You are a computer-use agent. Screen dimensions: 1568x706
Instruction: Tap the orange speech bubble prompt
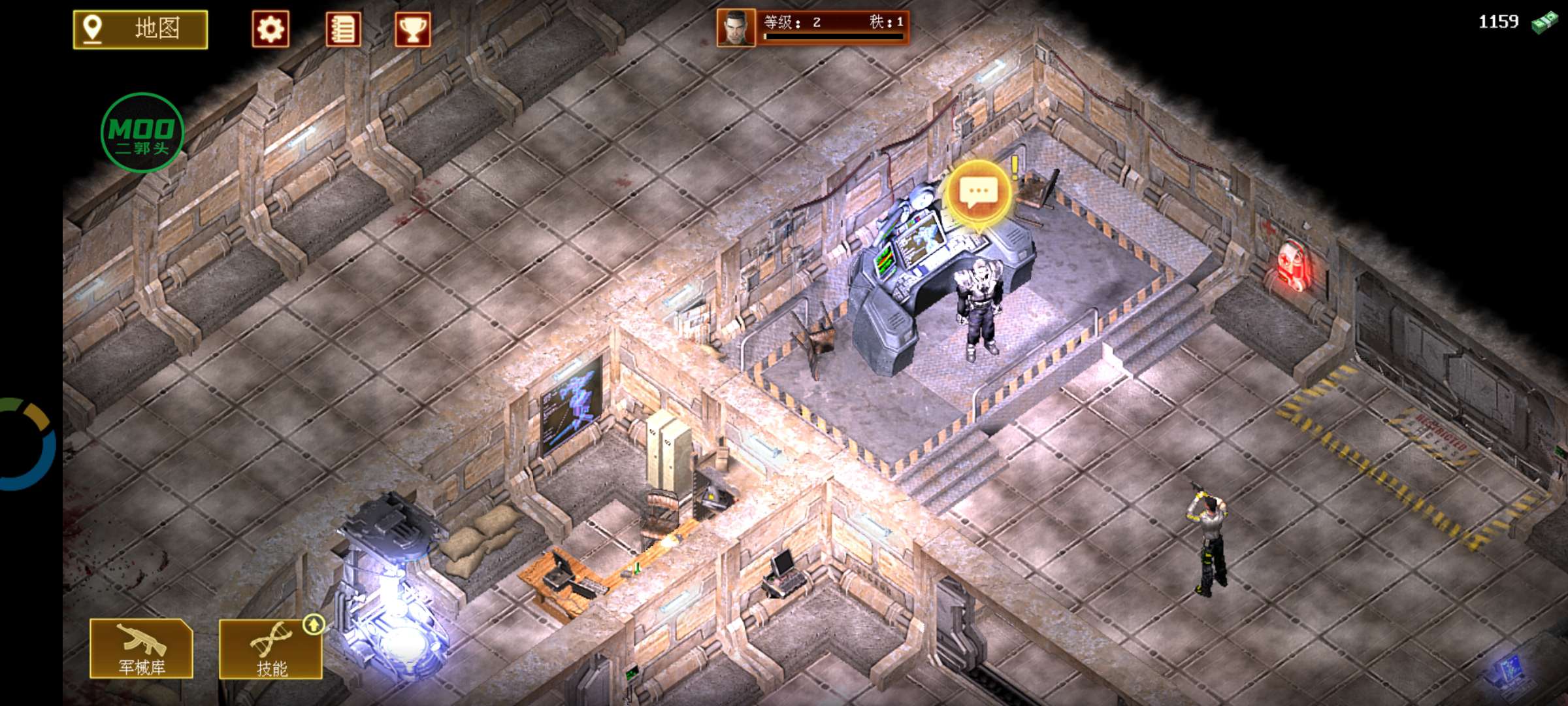978,193
